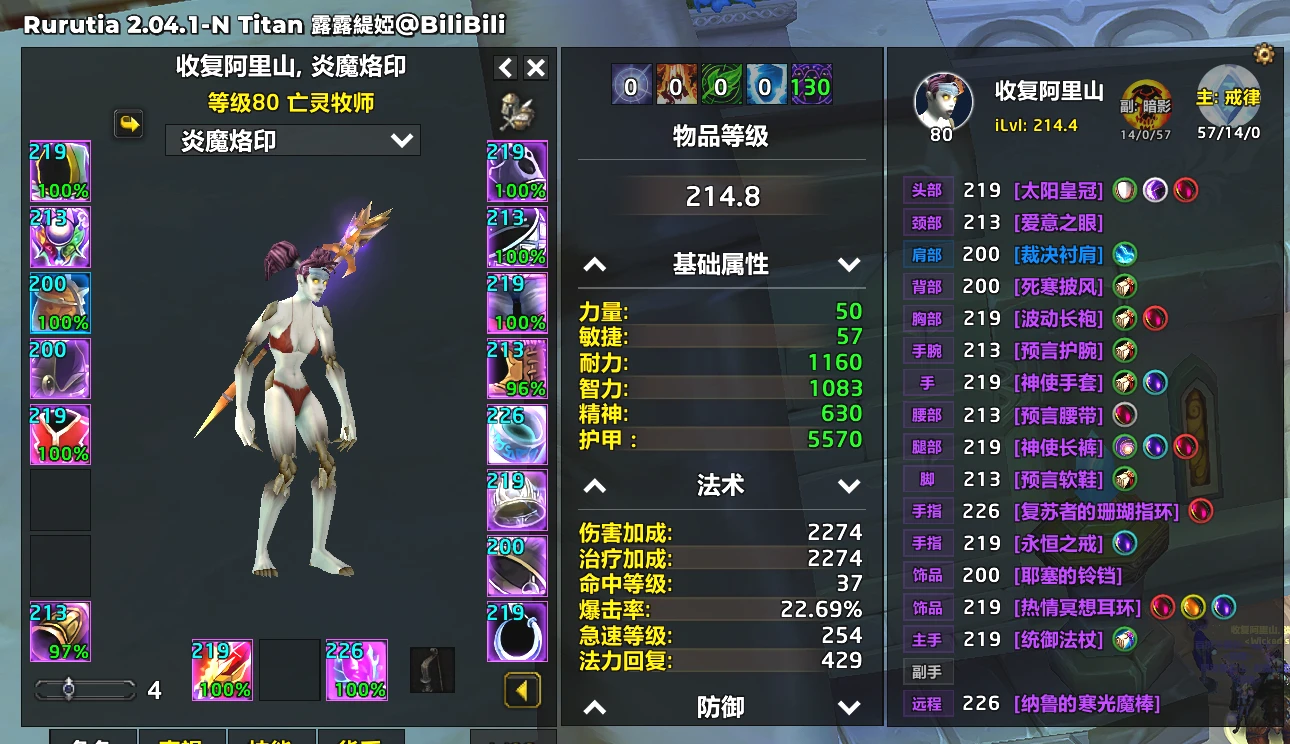This screenshot has width=1290, height=744.
Task: Collapse the 基础属性 stats section
Action: [x=596, y=264]
